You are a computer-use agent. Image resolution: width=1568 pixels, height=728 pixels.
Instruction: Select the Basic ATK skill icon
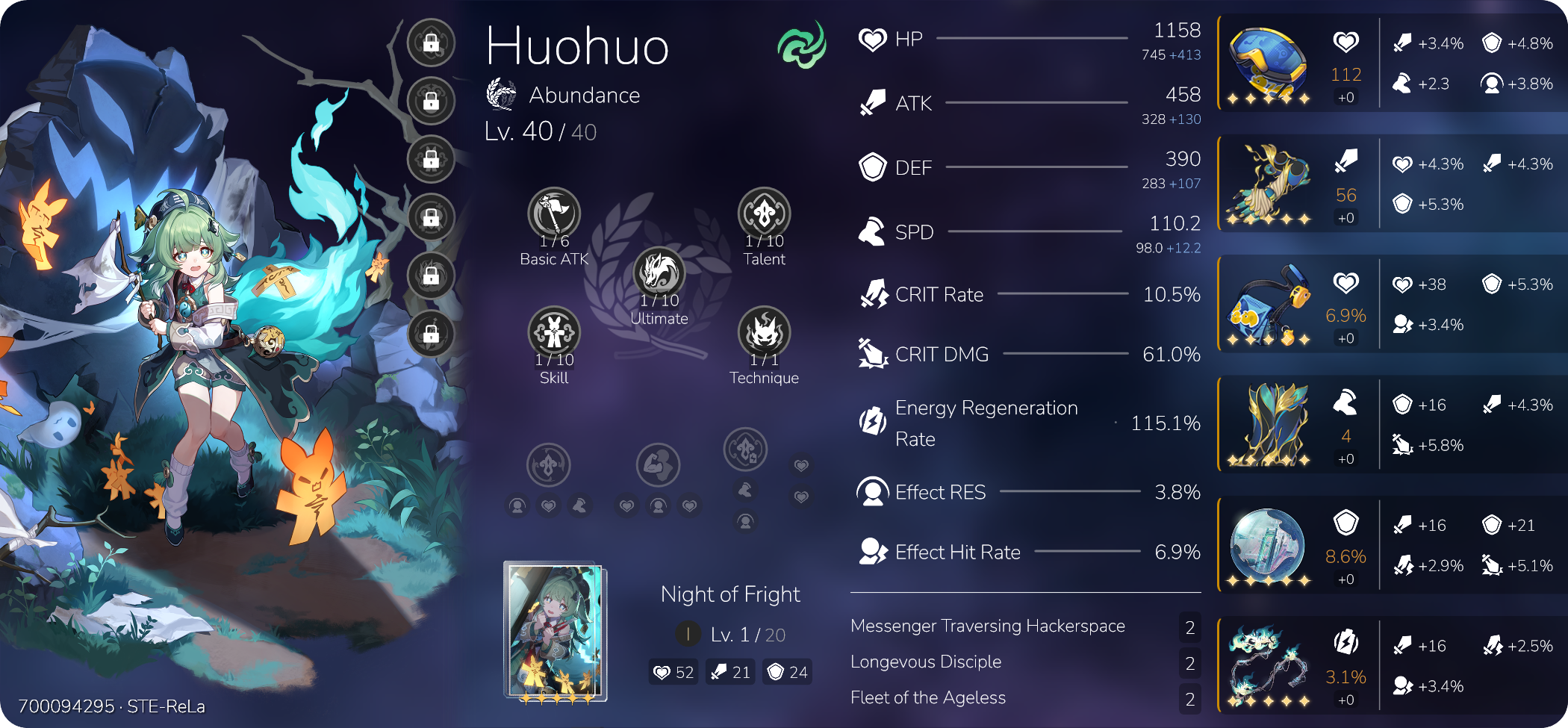coord(555,214)
